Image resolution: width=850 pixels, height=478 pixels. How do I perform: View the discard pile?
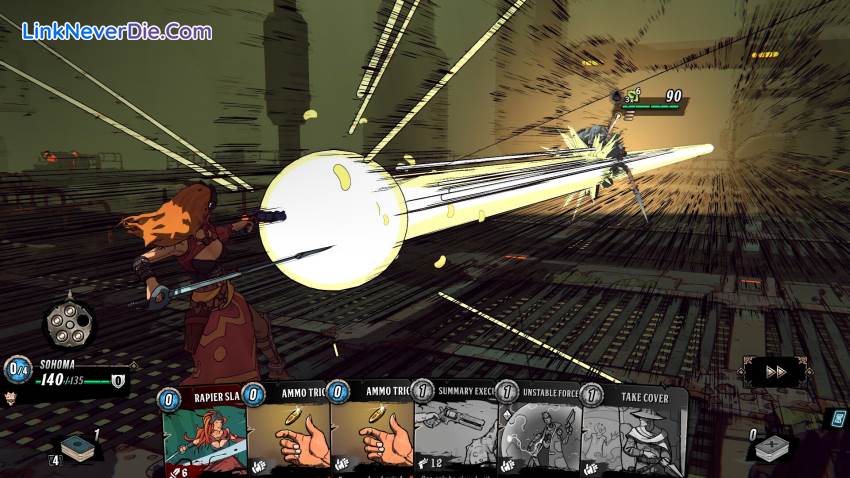pyautogui.click(x=772, y=446)
